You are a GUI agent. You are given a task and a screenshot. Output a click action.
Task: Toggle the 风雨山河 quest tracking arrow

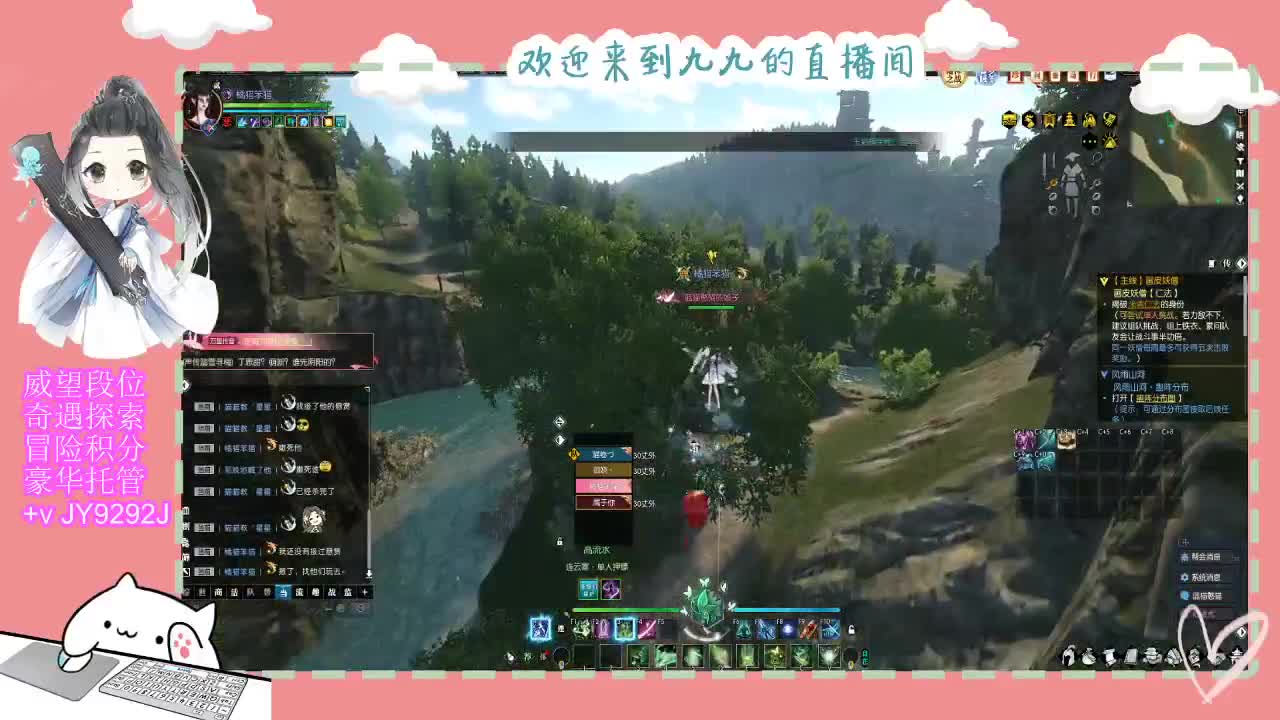tap(1103, 374)
